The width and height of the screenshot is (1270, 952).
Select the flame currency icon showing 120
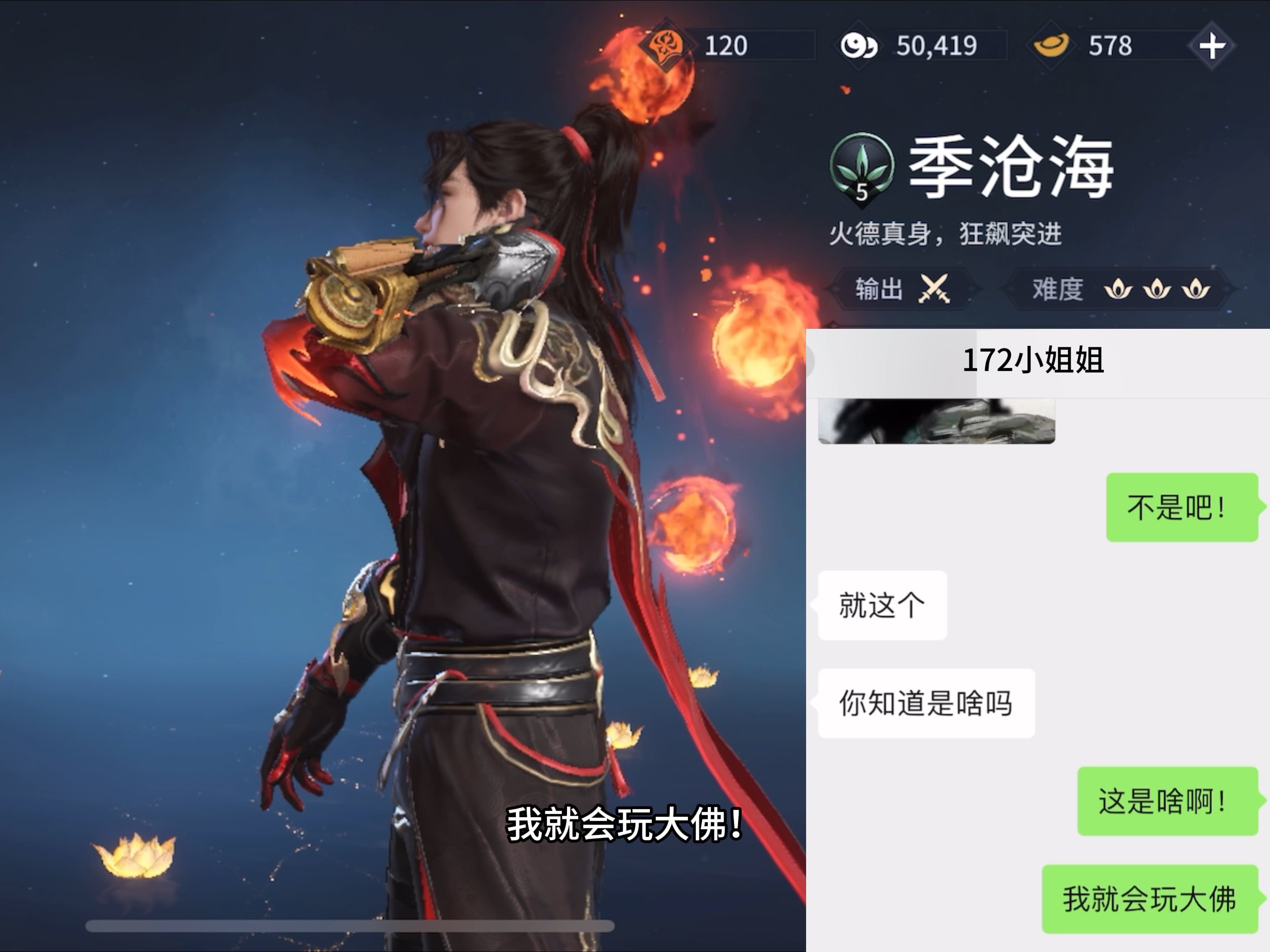pos(666,46)
